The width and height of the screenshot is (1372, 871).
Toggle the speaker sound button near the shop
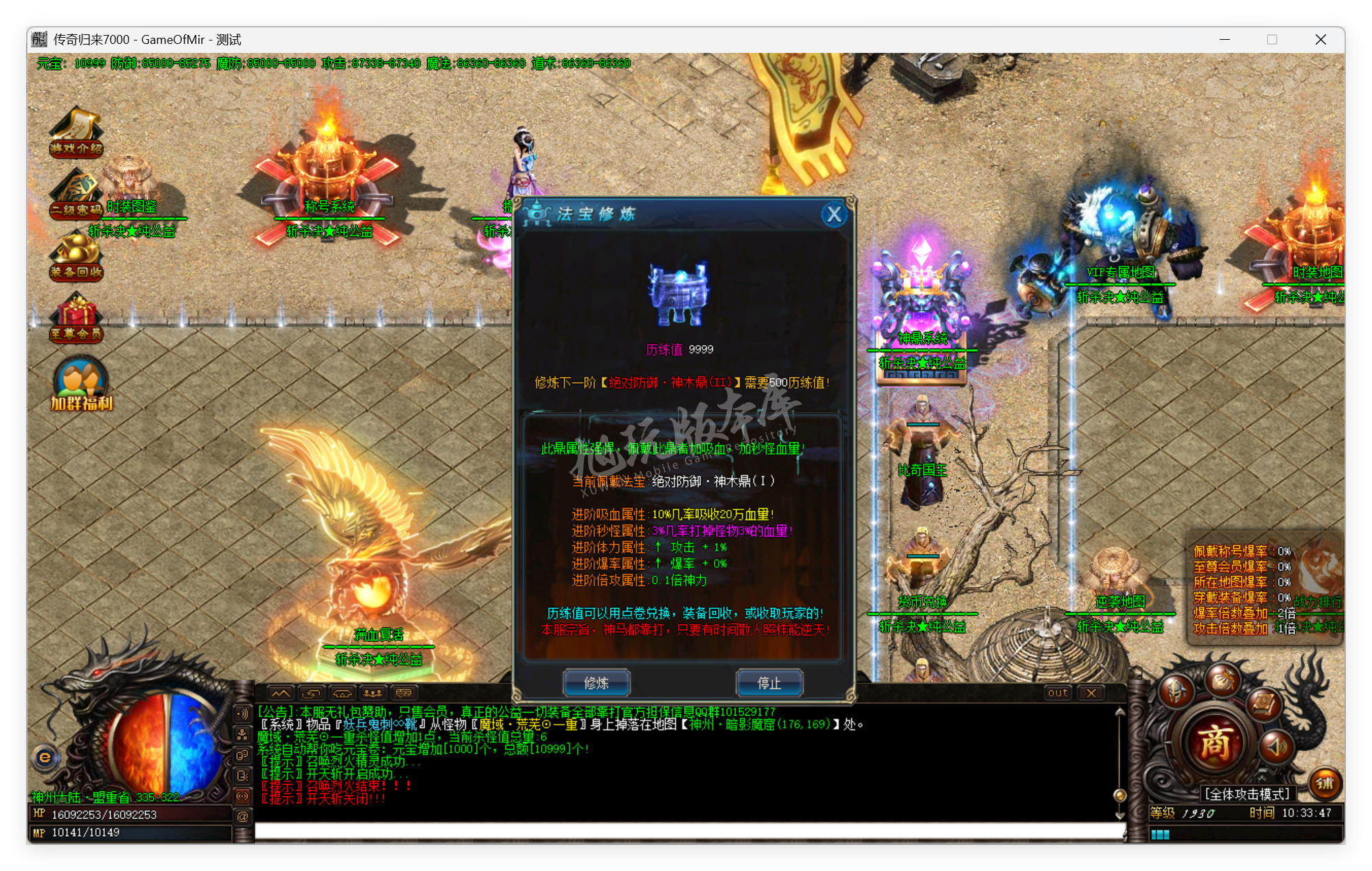tap(1276, 747)
